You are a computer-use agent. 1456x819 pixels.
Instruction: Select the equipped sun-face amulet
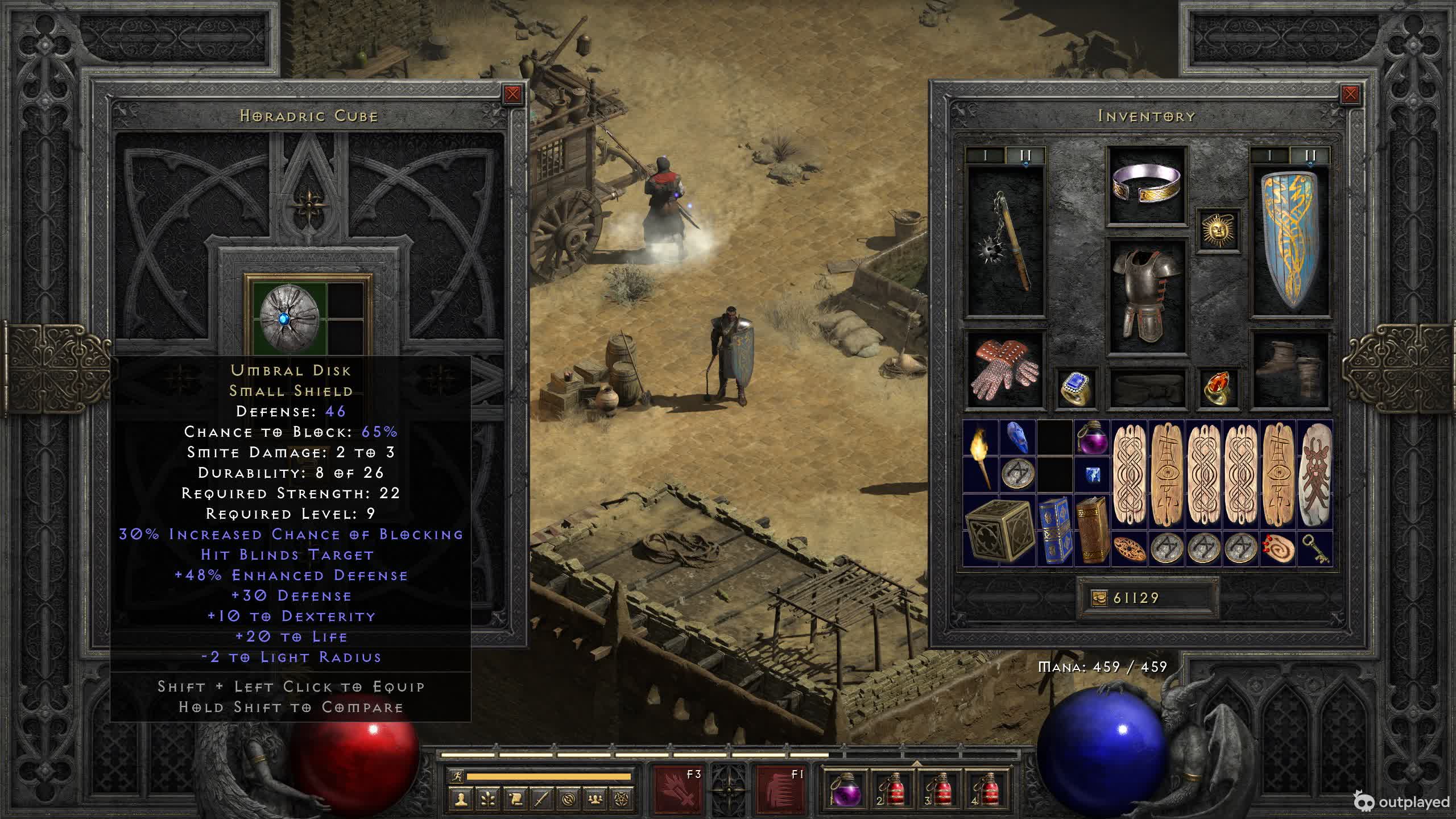click(x=1218, y=230)
